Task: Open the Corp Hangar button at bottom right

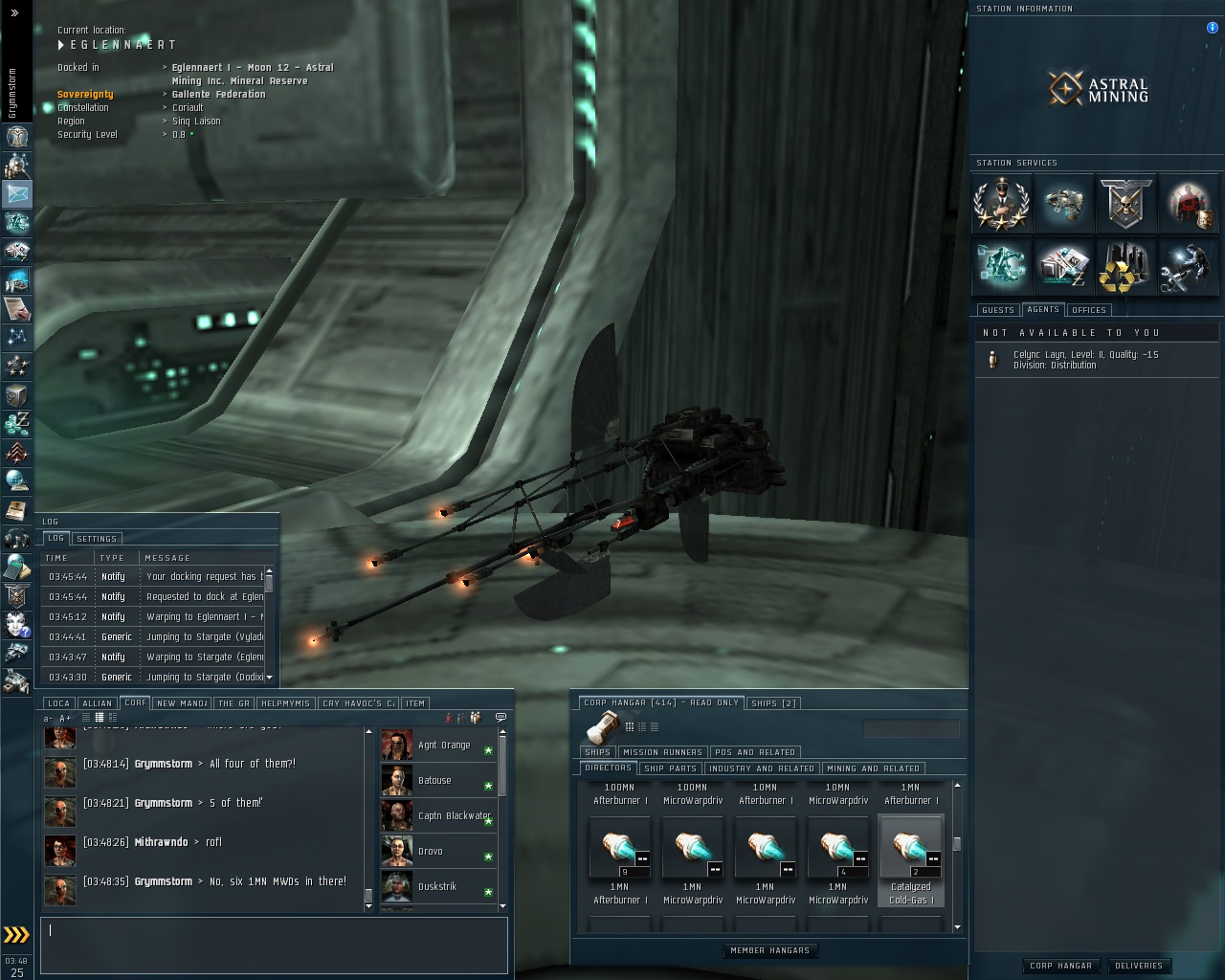Action: tap(1060, 966)
